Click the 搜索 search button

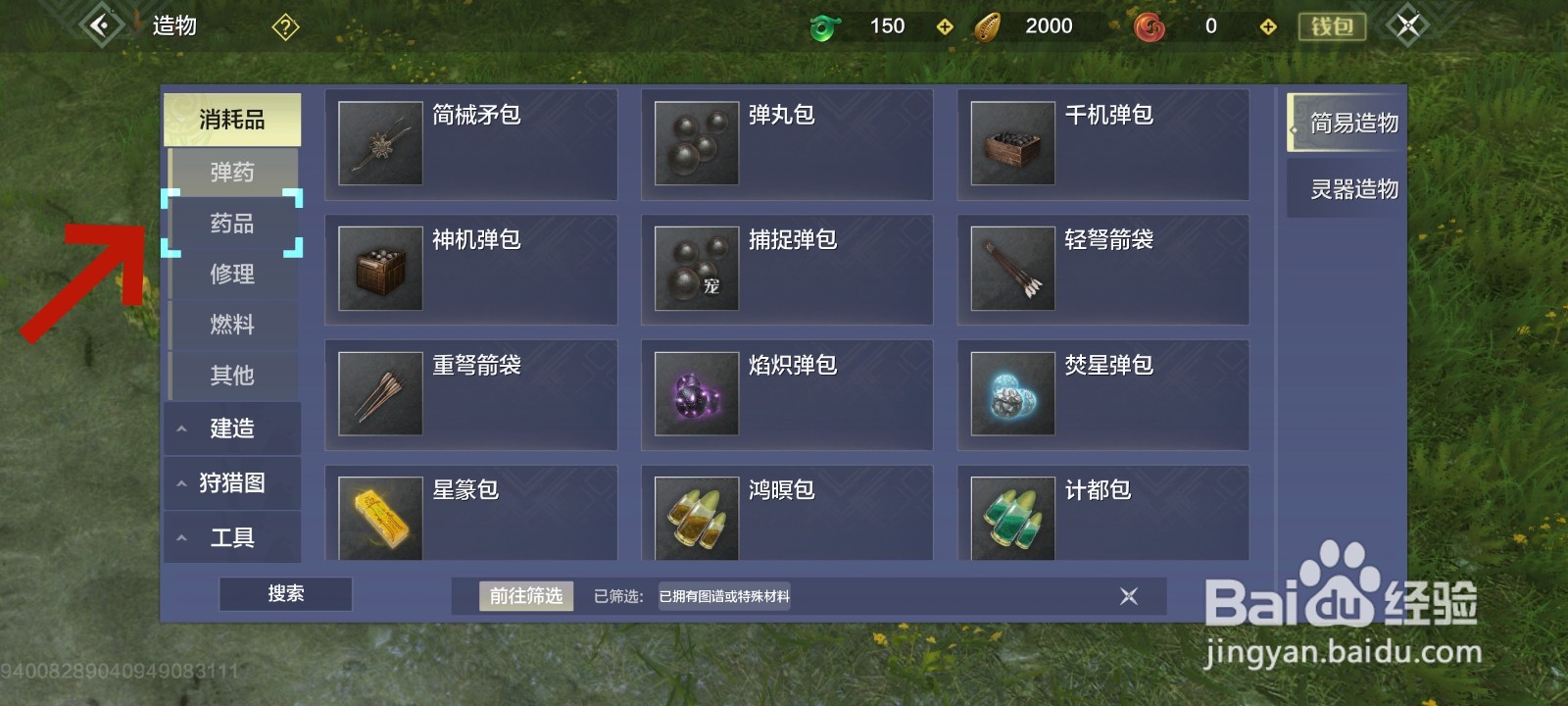(x=286, y=593)
